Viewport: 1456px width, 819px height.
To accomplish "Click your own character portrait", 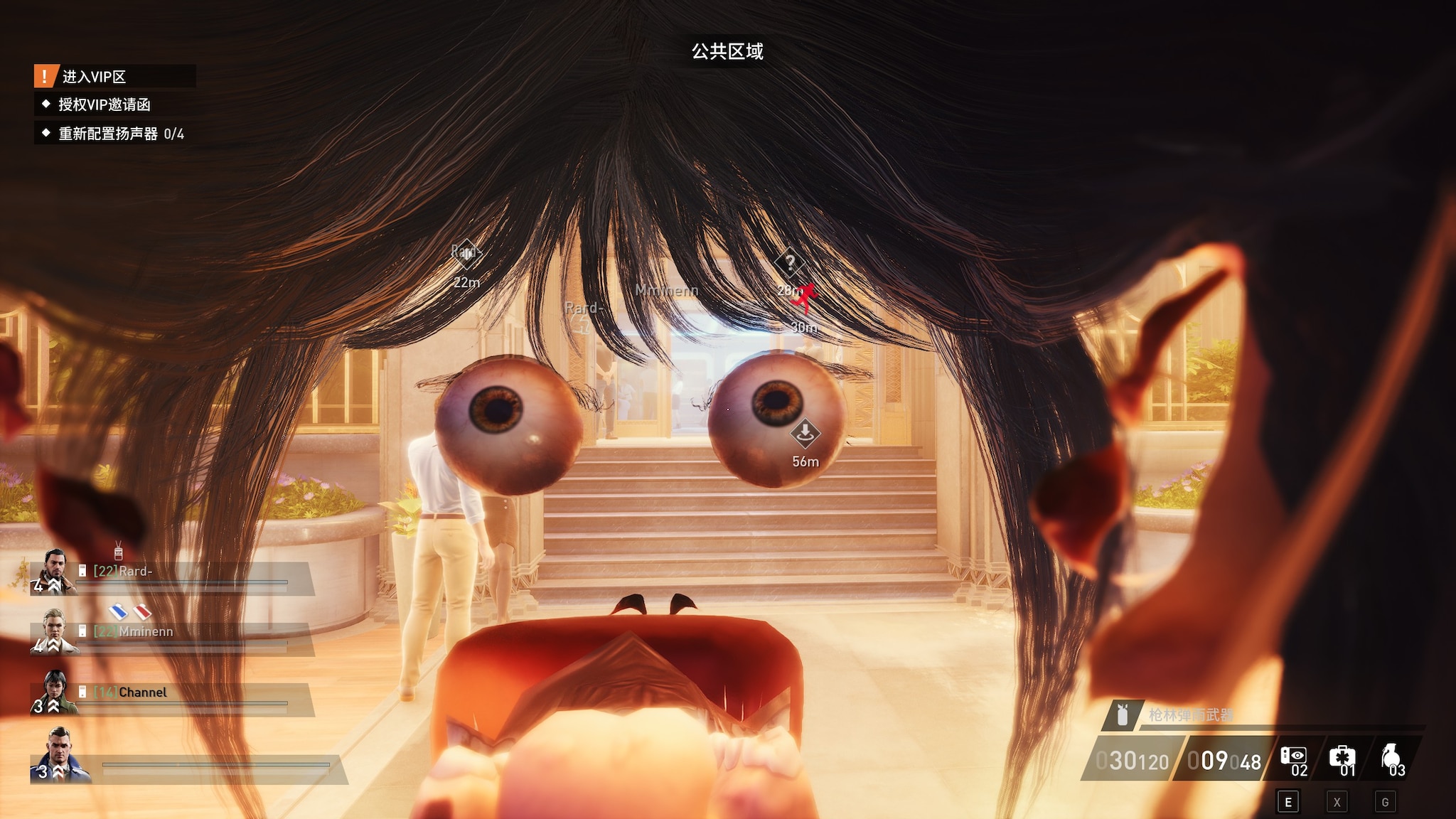I will (60, 755).
